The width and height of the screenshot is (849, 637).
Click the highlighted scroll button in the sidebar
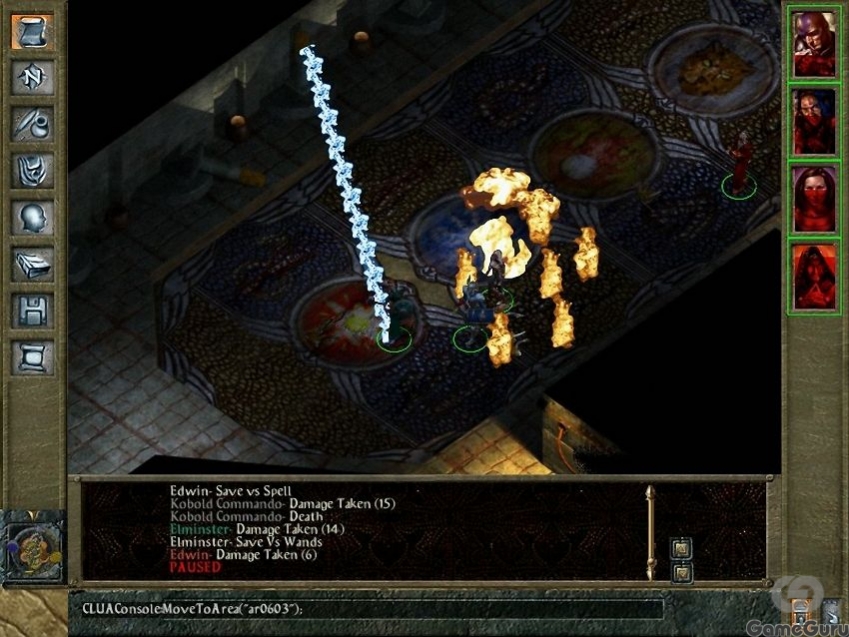[33, 32]
